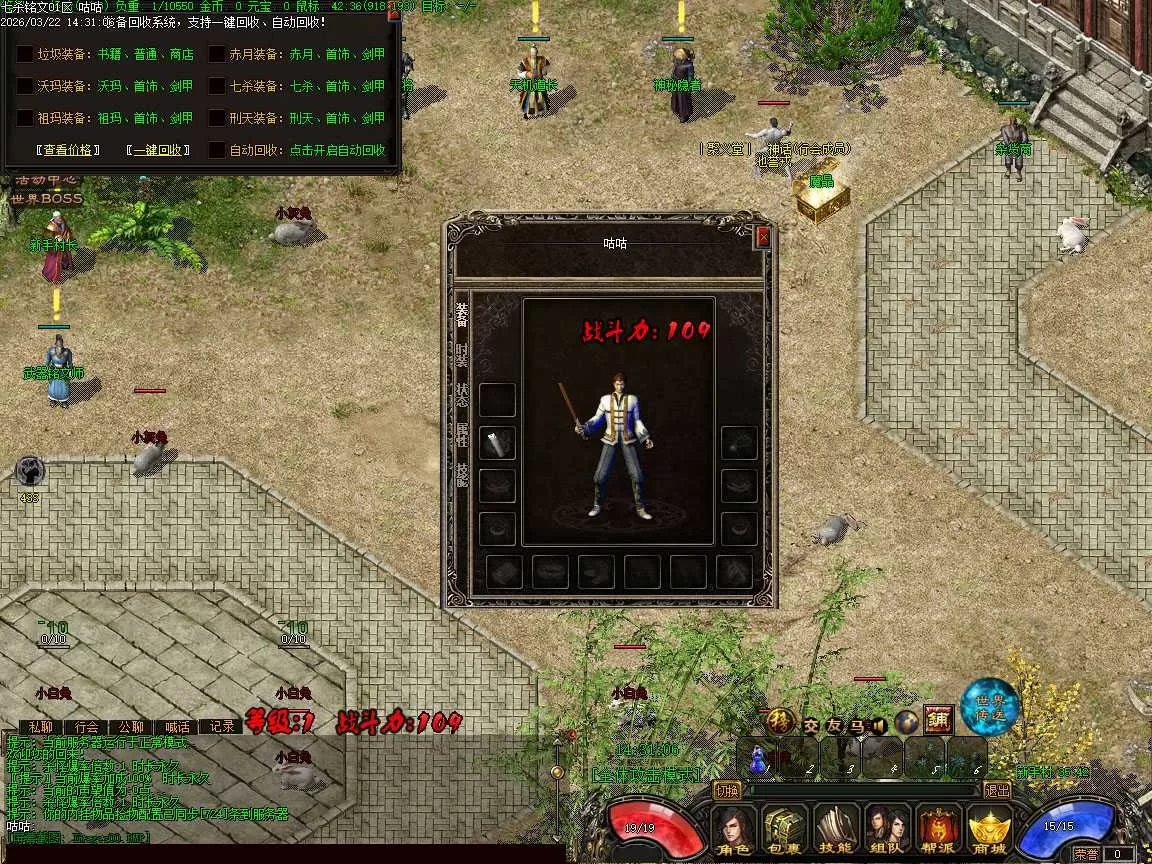Click the equipped candle item slot
Screen dimensions: 1152x864
497,443
